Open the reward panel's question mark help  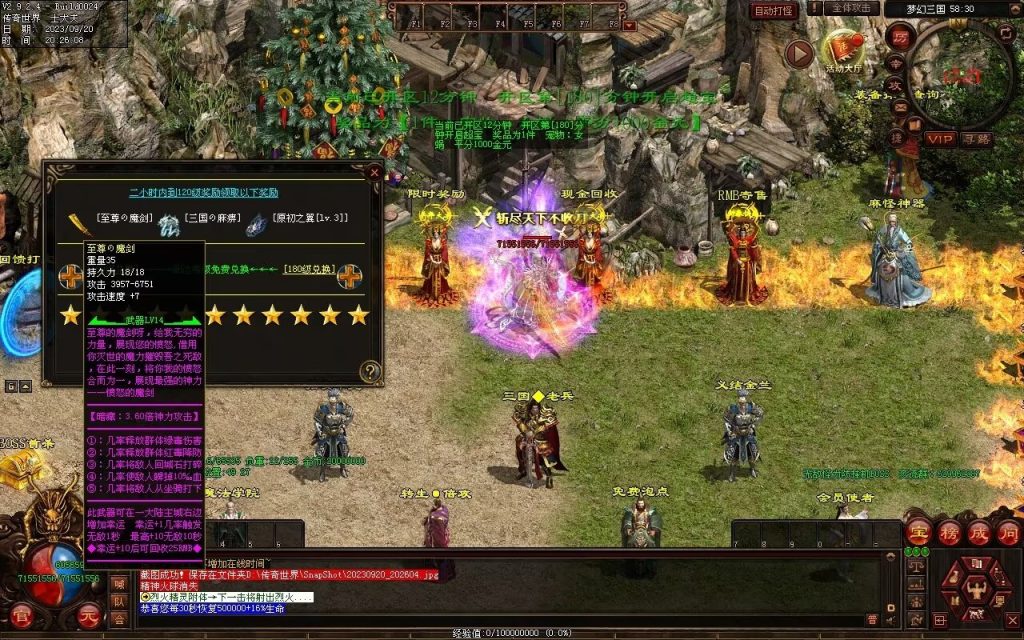[370, 372]
